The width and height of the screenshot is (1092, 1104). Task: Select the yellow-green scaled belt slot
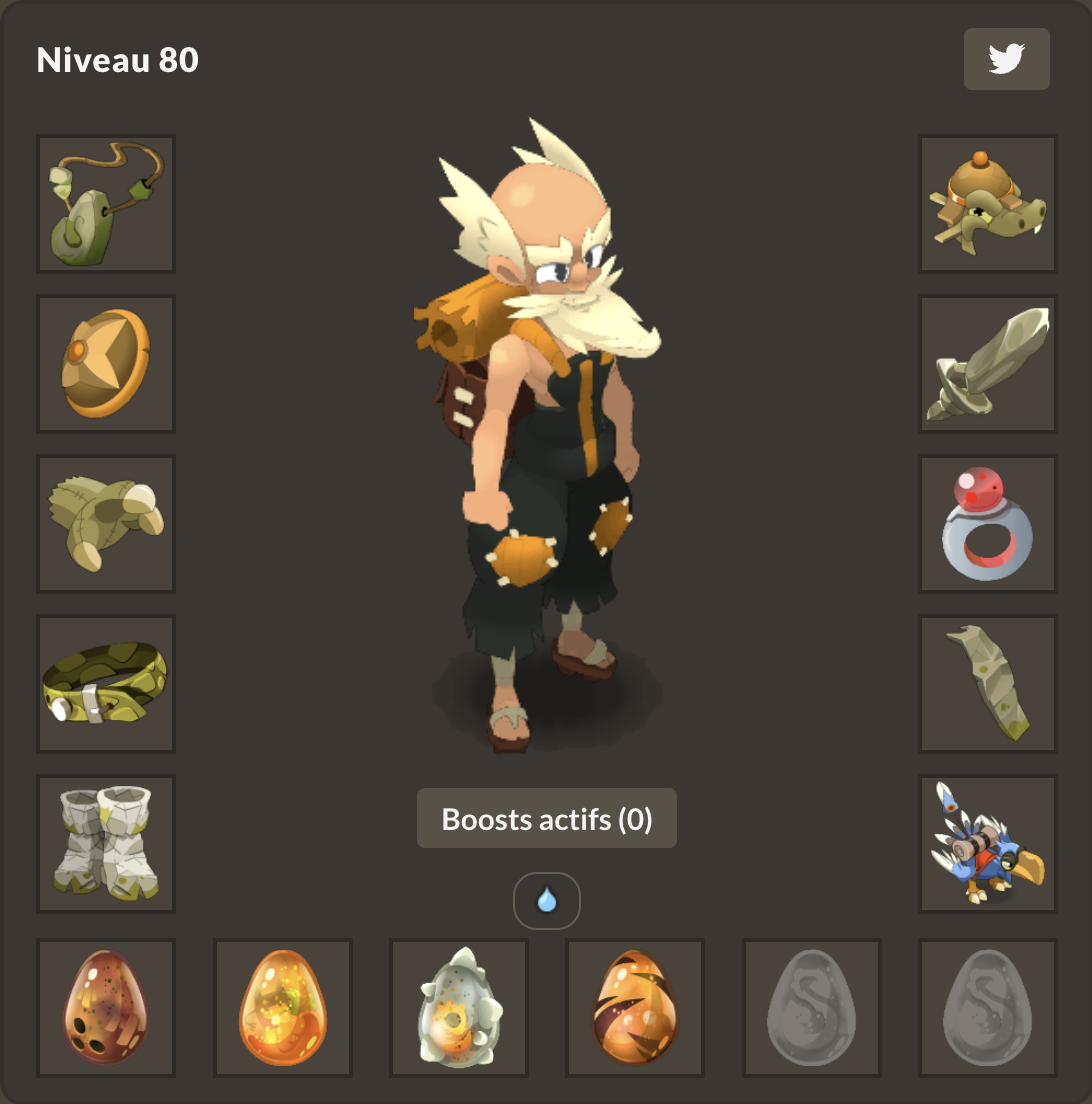click(x=106, y=684)
